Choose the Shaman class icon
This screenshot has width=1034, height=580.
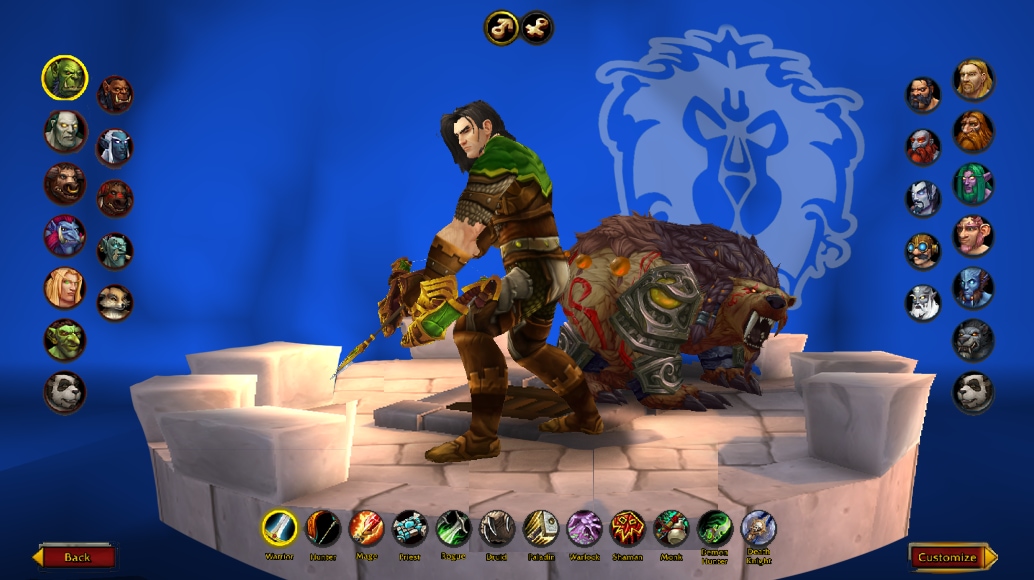click(627, 527)
